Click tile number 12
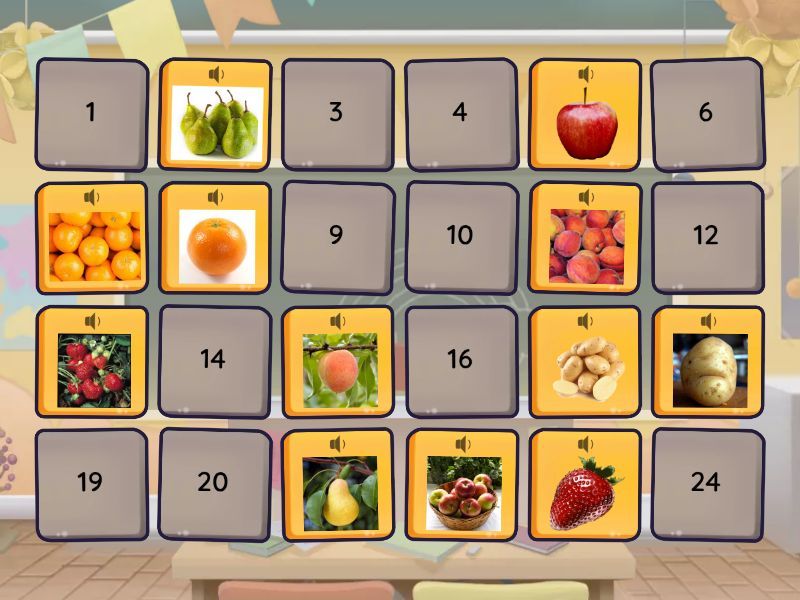Screen dimensions: 800x600 (706, 236)
